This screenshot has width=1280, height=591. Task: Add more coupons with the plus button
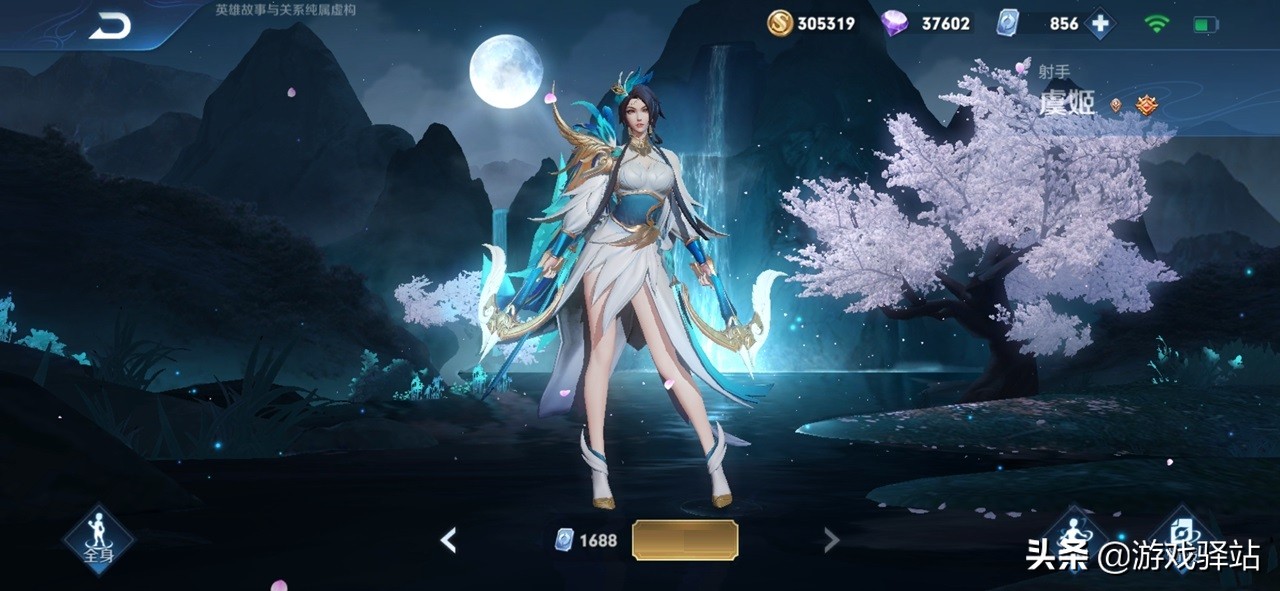1100,23
